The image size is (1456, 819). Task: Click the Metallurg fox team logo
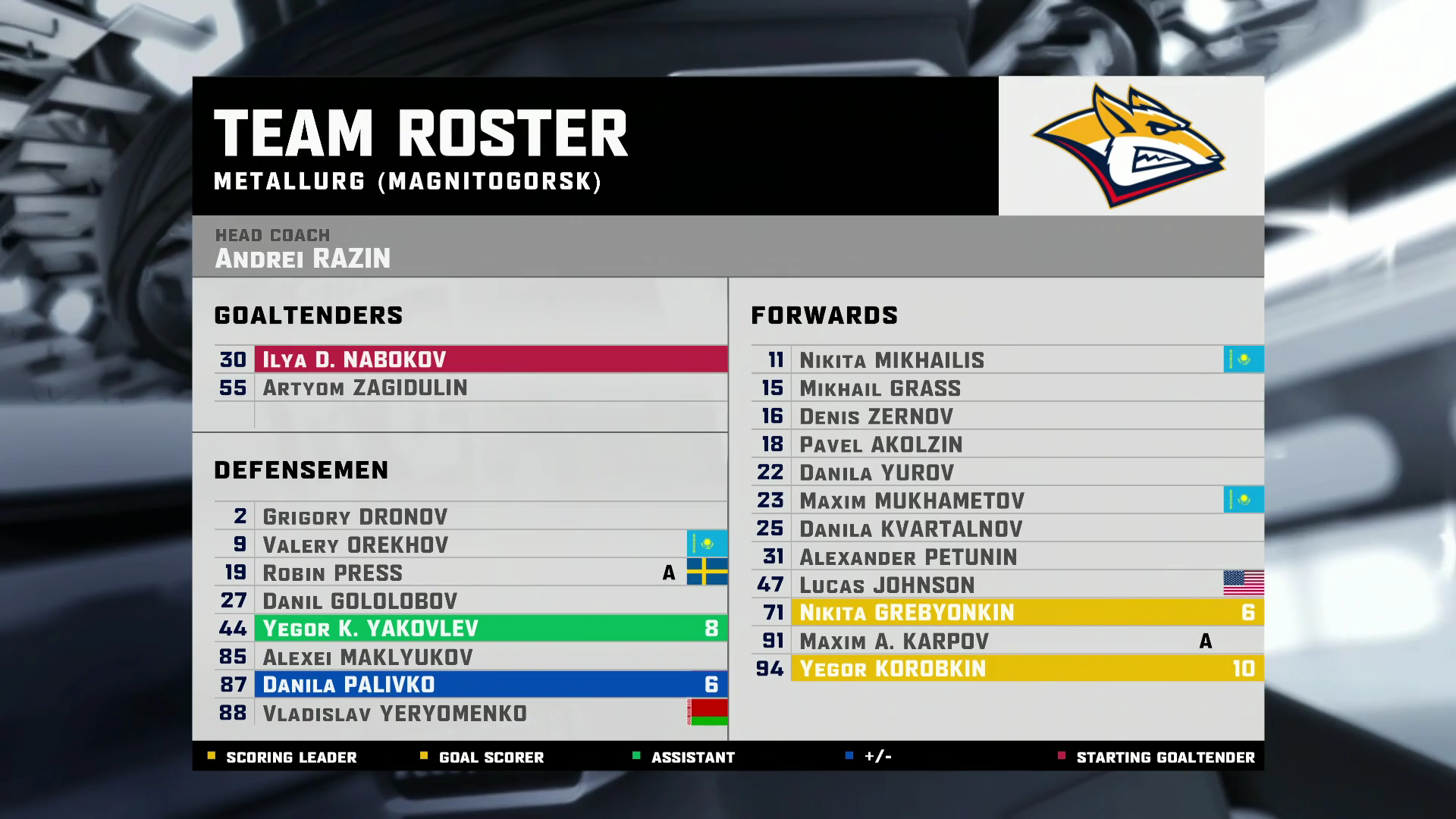[1130, 146]
